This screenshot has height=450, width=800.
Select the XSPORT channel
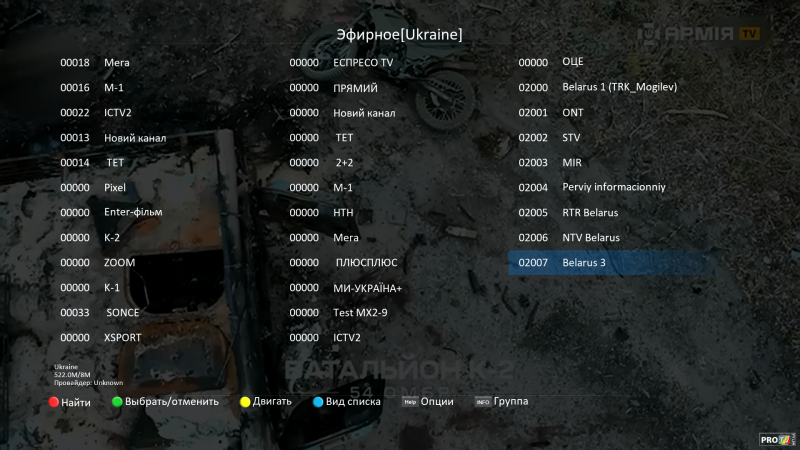[x=123, y=337]
